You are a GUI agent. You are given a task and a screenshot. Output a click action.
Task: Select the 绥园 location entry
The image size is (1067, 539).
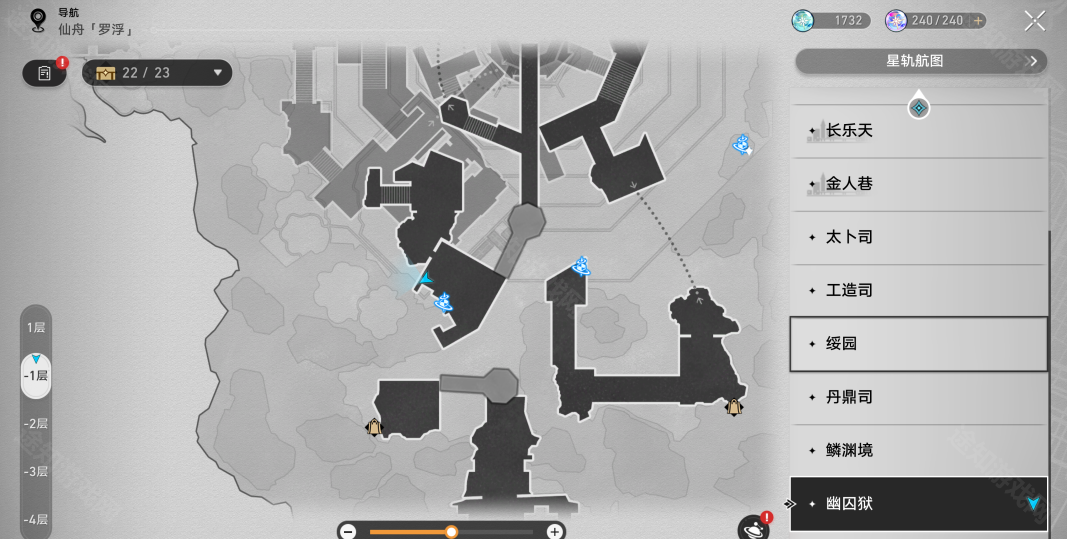pyautogui.click(x=918, y=344)
